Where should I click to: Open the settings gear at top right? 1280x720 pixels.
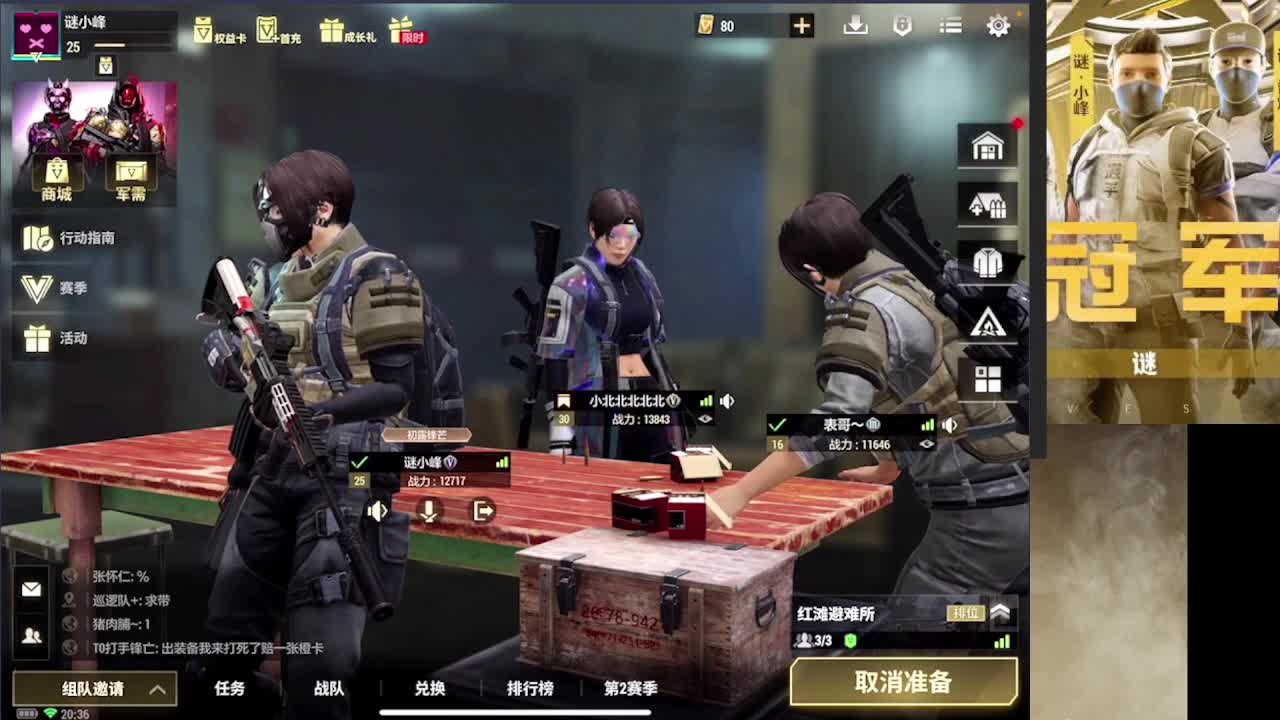point(997,25)
